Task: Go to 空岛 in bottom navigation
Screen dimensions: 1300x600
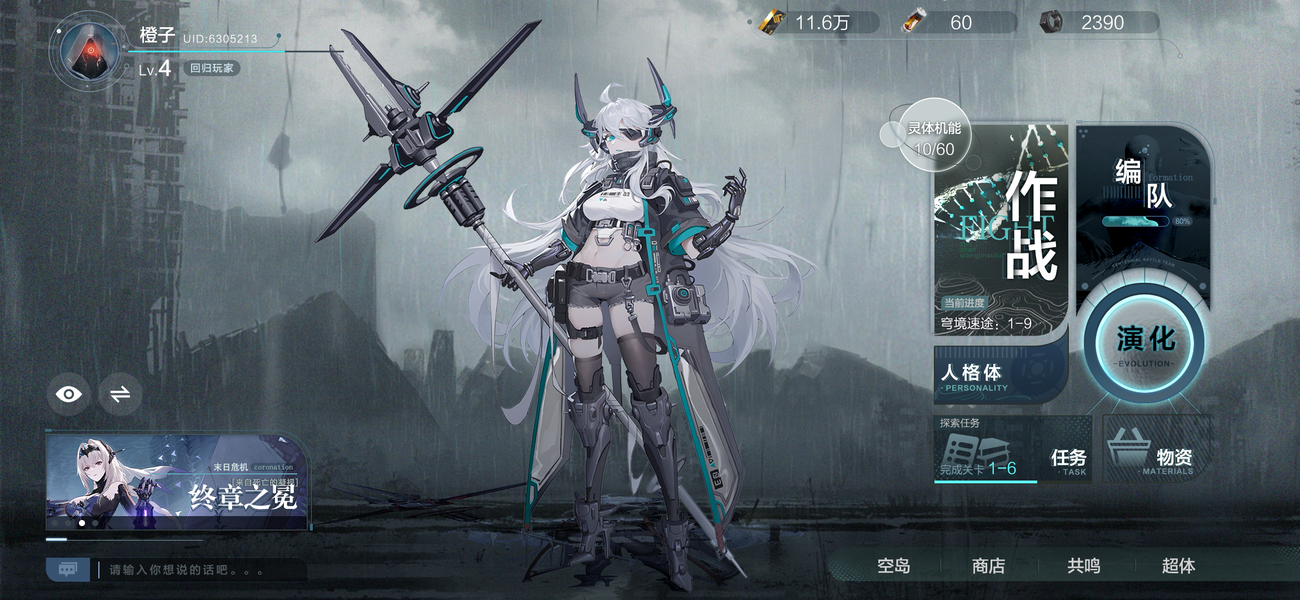Action: point(894,566)
